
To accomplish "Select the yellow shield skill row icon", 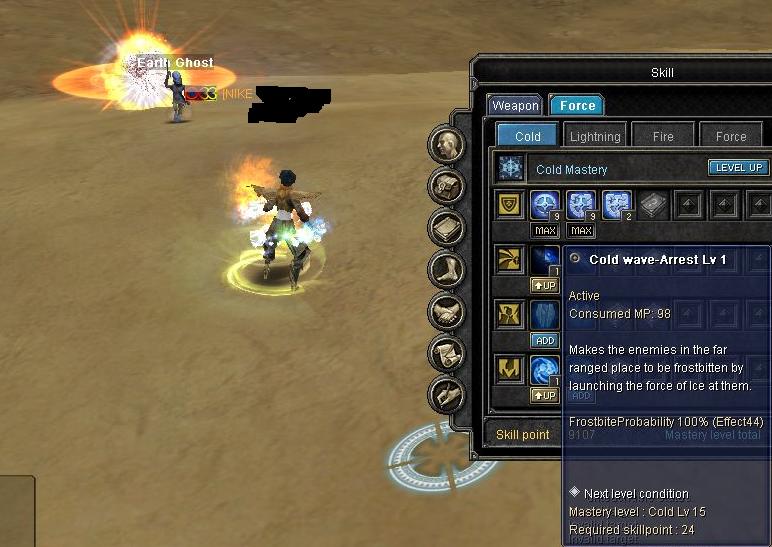I will click(x=511, y=205).
